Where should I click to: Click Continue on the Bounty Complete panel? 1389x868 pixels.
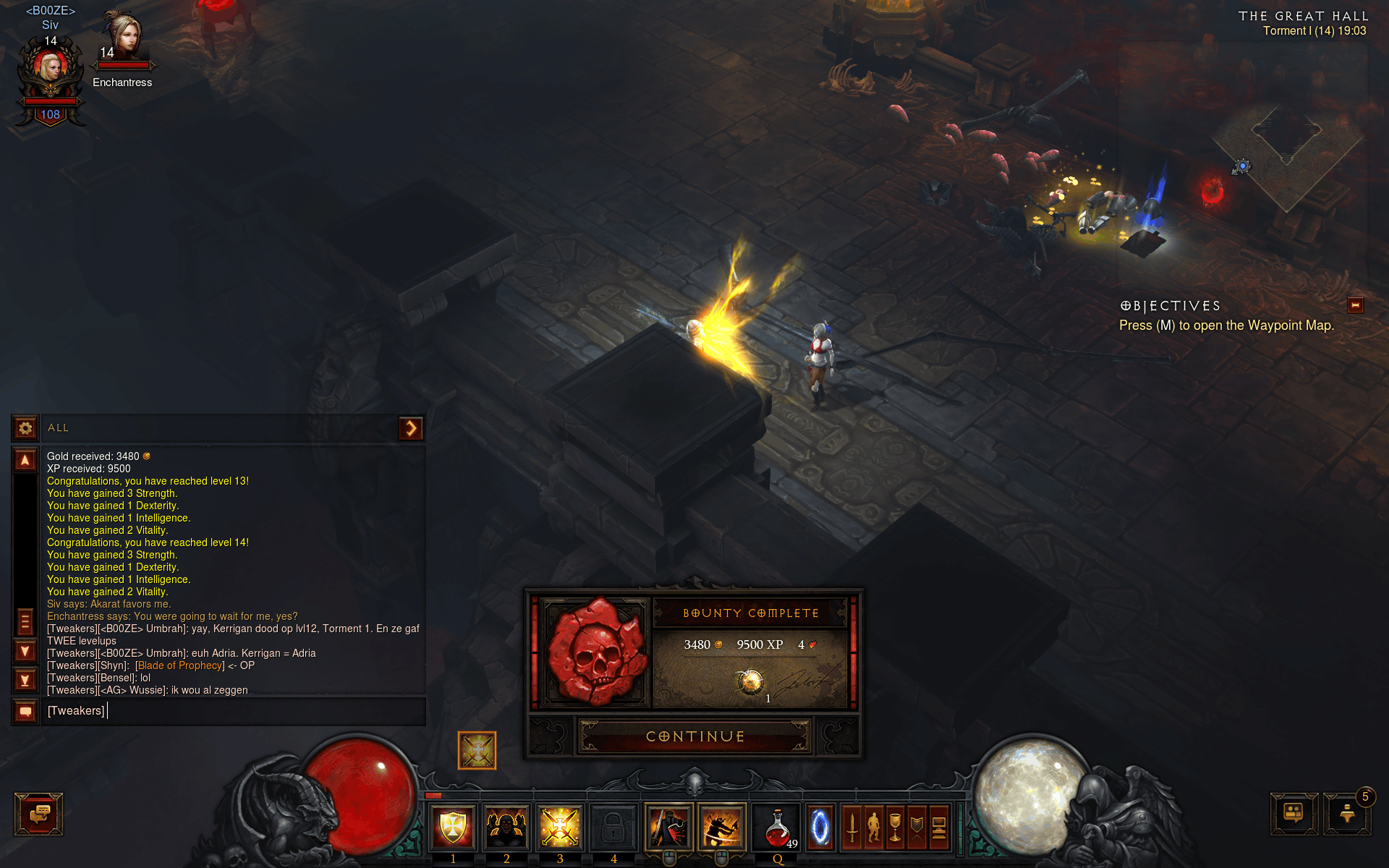point(694,736)
